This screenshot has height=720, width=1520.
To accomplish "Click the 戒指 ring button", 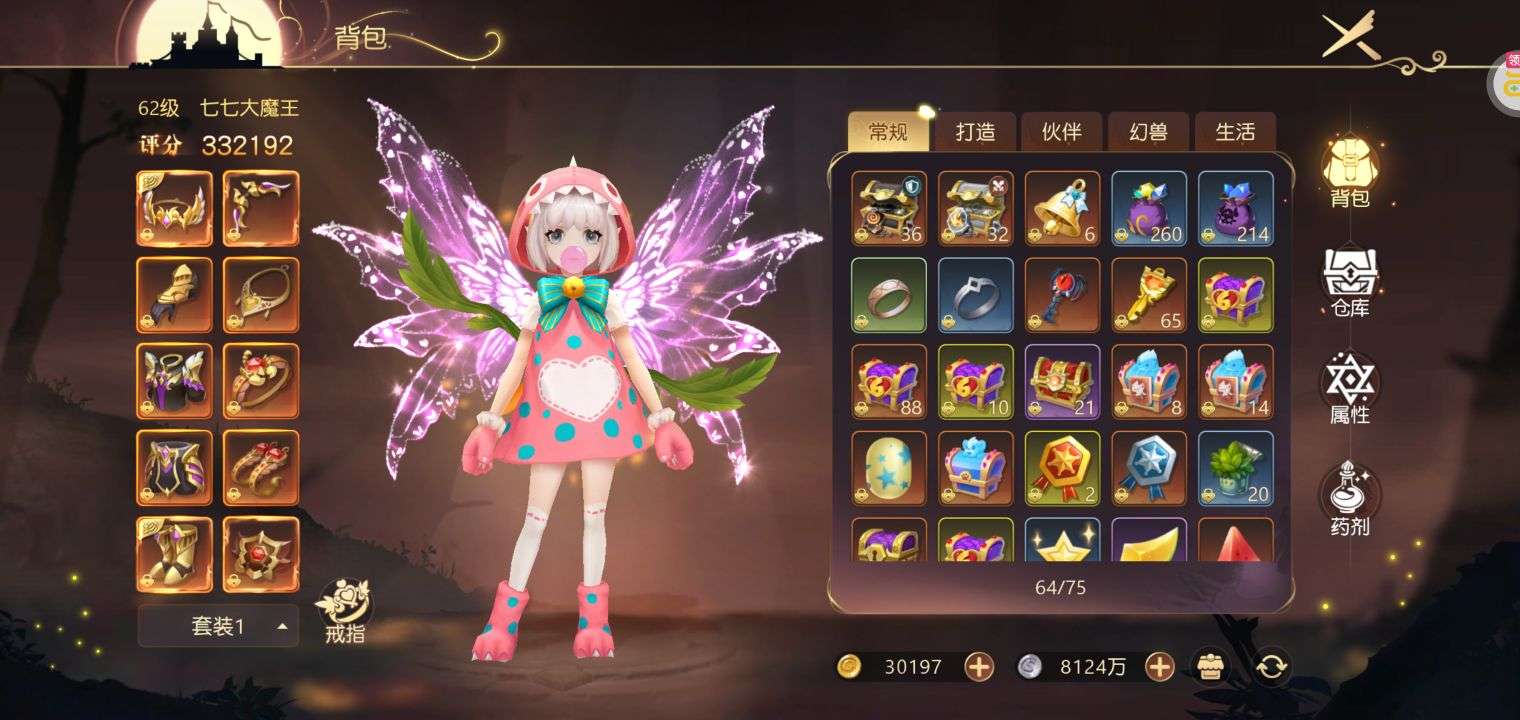I will click(x=345, y=610).
